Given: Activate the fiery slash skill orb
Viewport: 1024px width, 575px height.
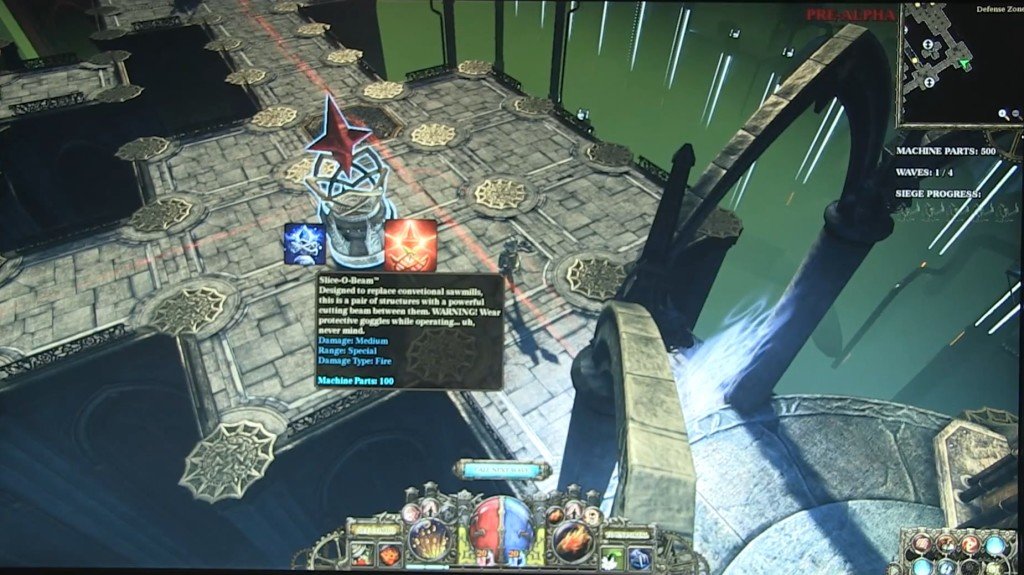Looking at the screenshot, I should (573, 539).
